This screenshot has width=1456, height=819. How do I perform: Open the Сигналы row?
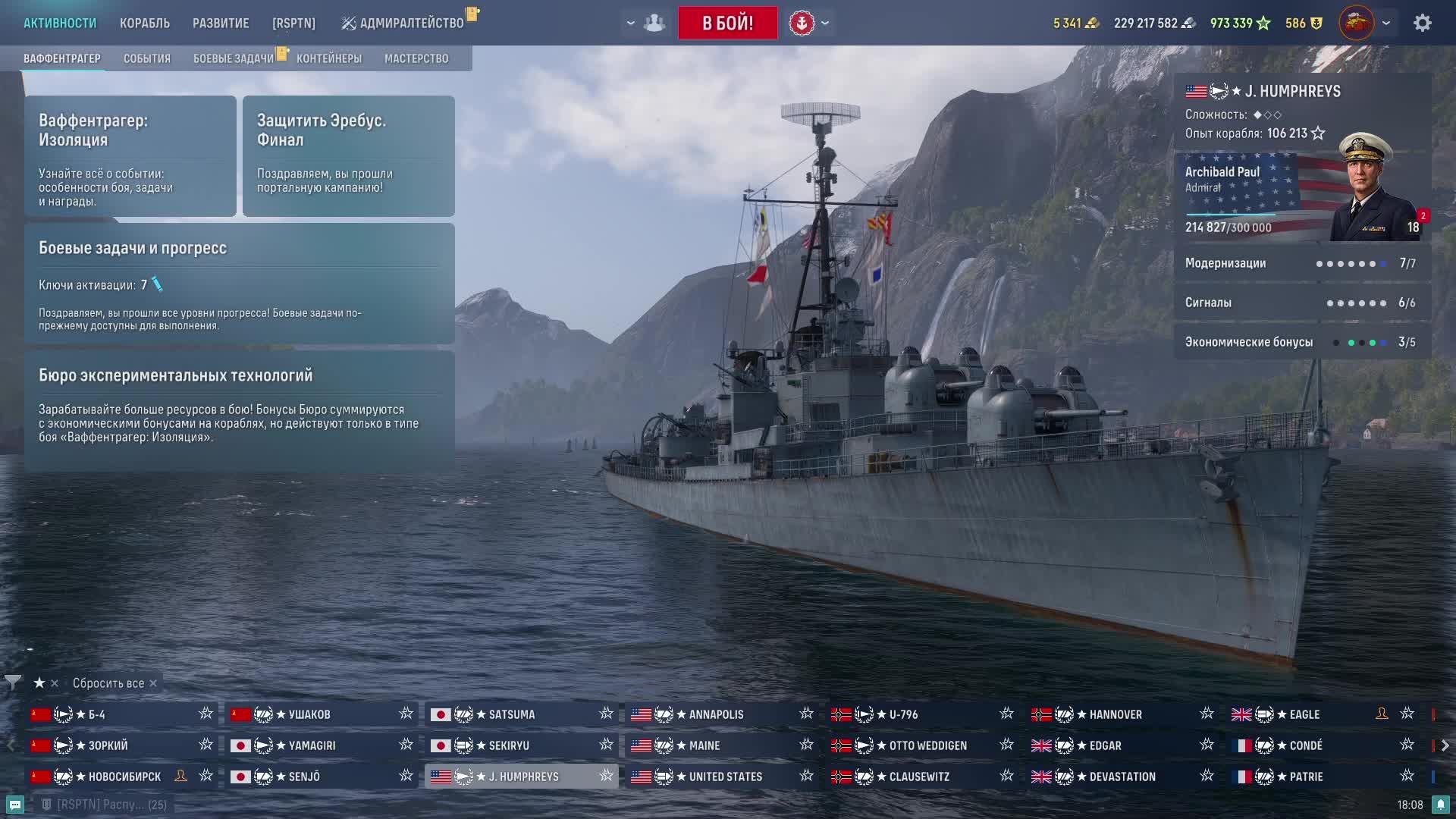click(x=1301, y=303)
